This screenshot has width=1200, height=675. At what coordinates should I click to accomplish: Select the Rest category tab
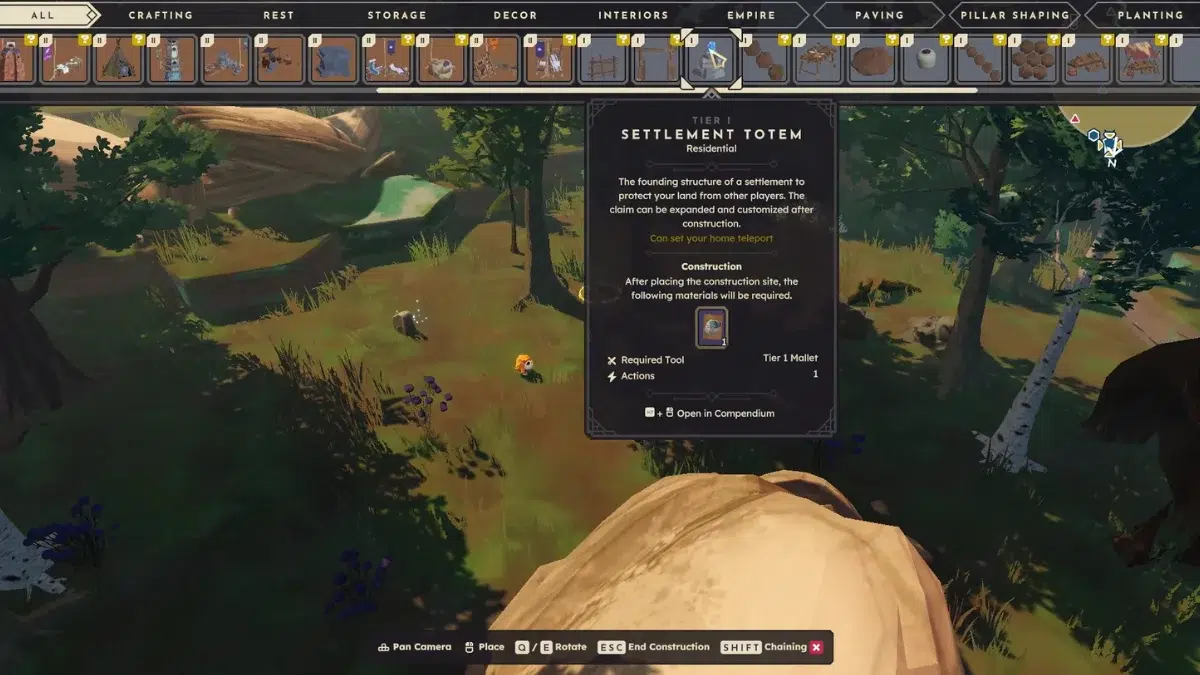(x=278, y=15)
